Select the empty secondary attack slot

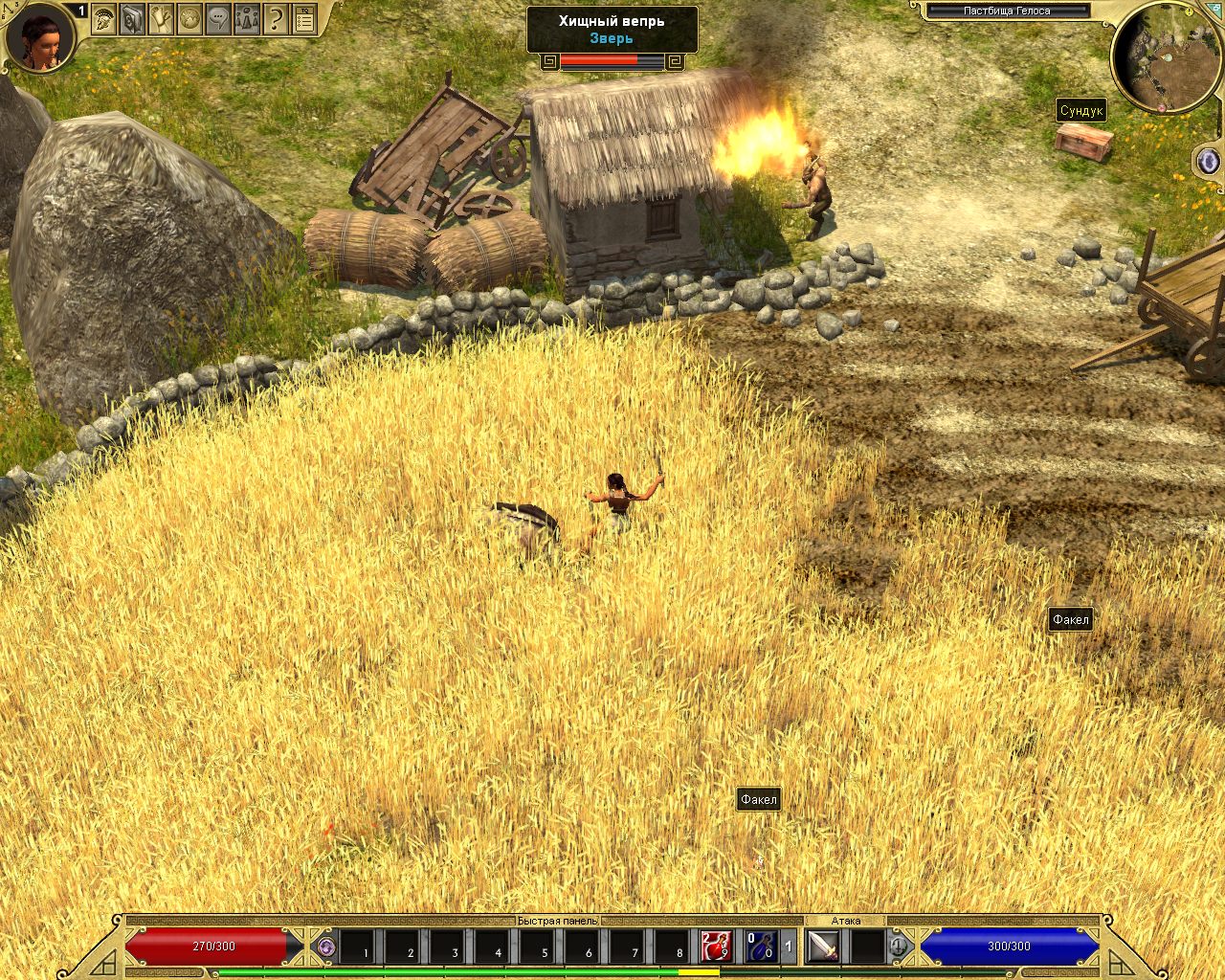(x=867, y=947)
